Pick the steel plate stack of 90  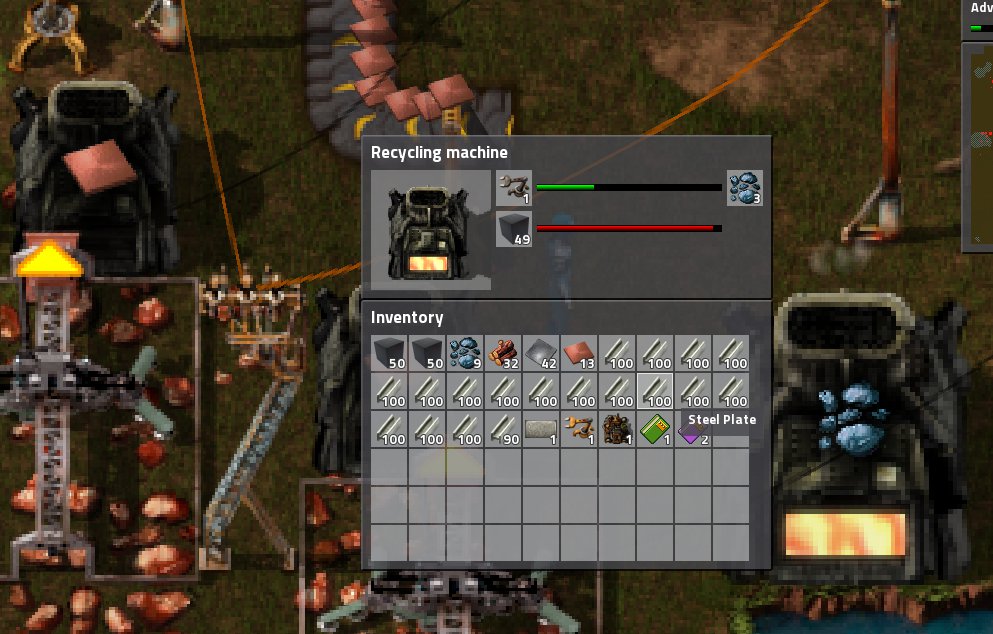(x=504, y=429)
